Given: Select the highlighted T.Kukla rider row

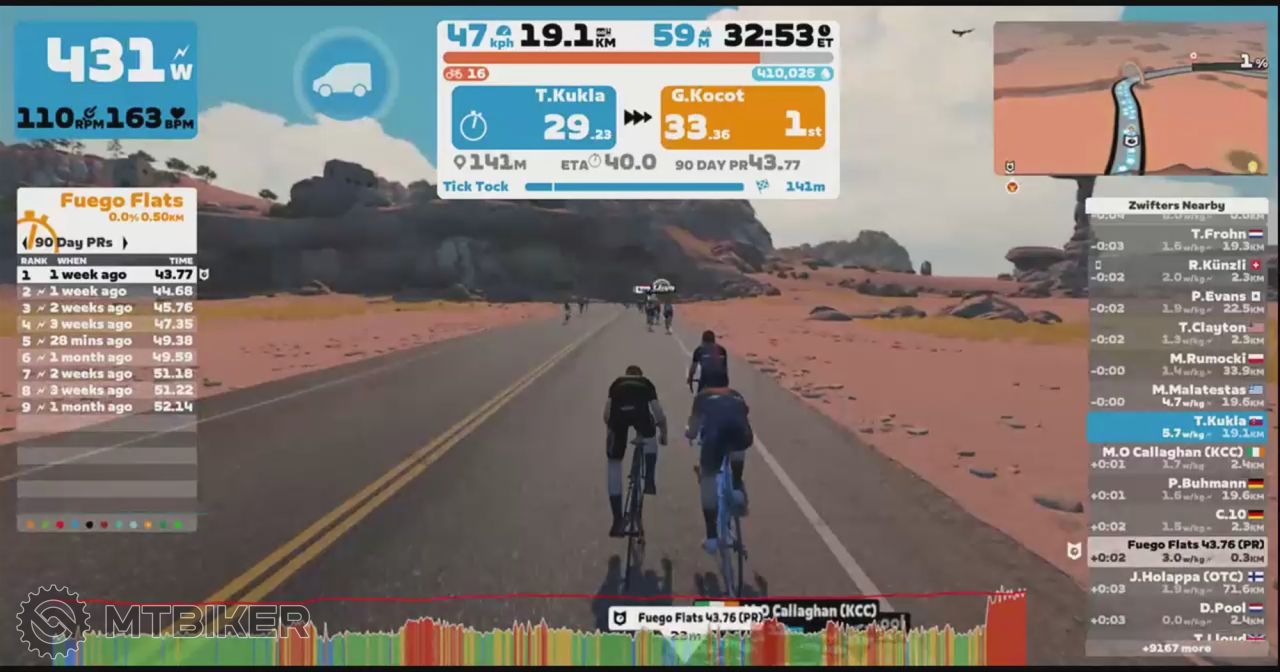Looking at the screenshot, I should pyautogui.click(x=1177, y=427).
